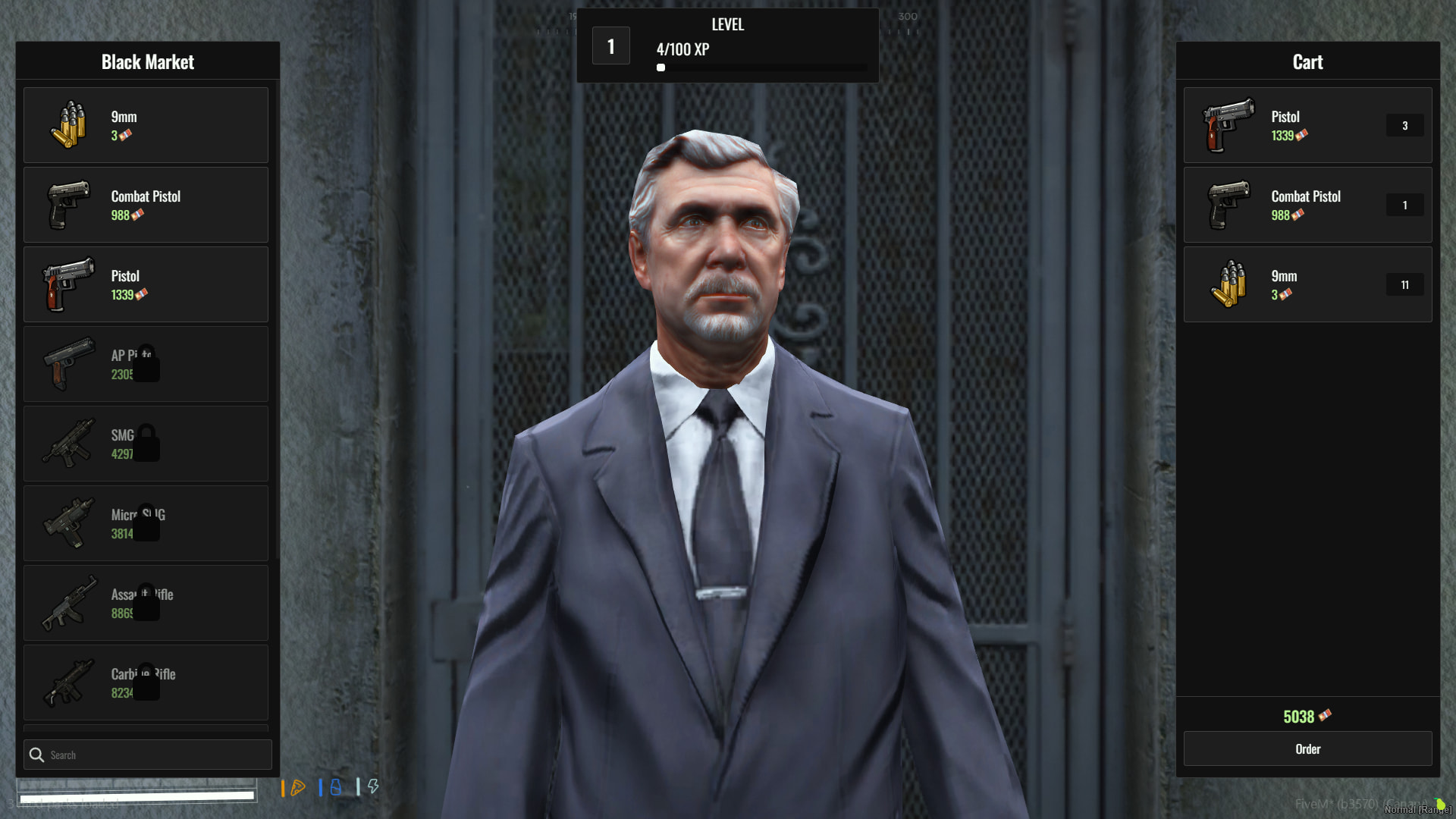
Task: Click the locked Micro SMG listing
Action: pyautogui.click(x=146, y=523)
